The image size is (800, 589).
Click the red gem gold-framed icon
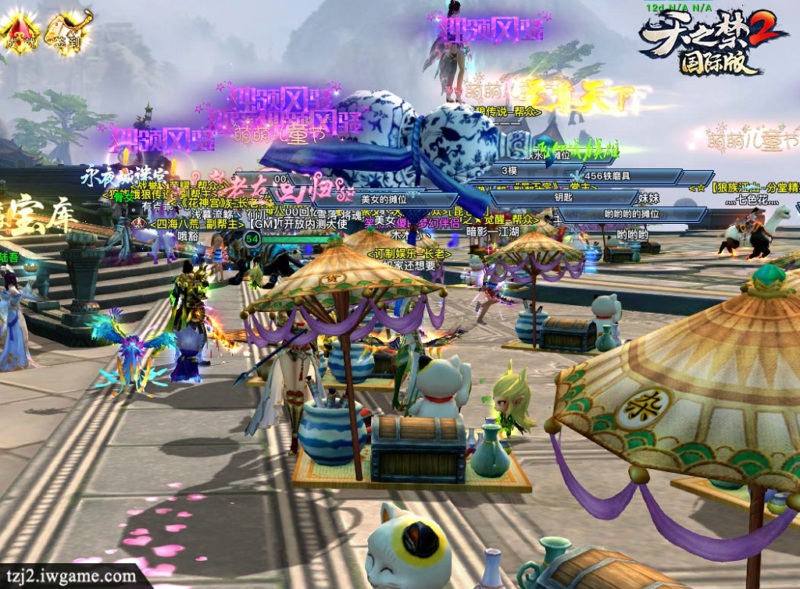(x=20, y=32)
